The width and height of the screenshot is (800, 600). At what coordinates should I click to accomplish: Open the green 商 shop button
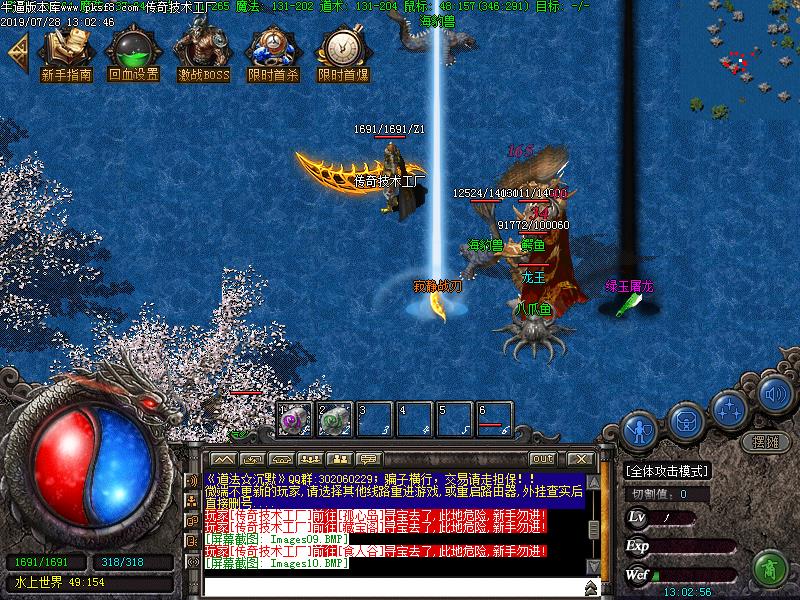click(x=769, y=569)
